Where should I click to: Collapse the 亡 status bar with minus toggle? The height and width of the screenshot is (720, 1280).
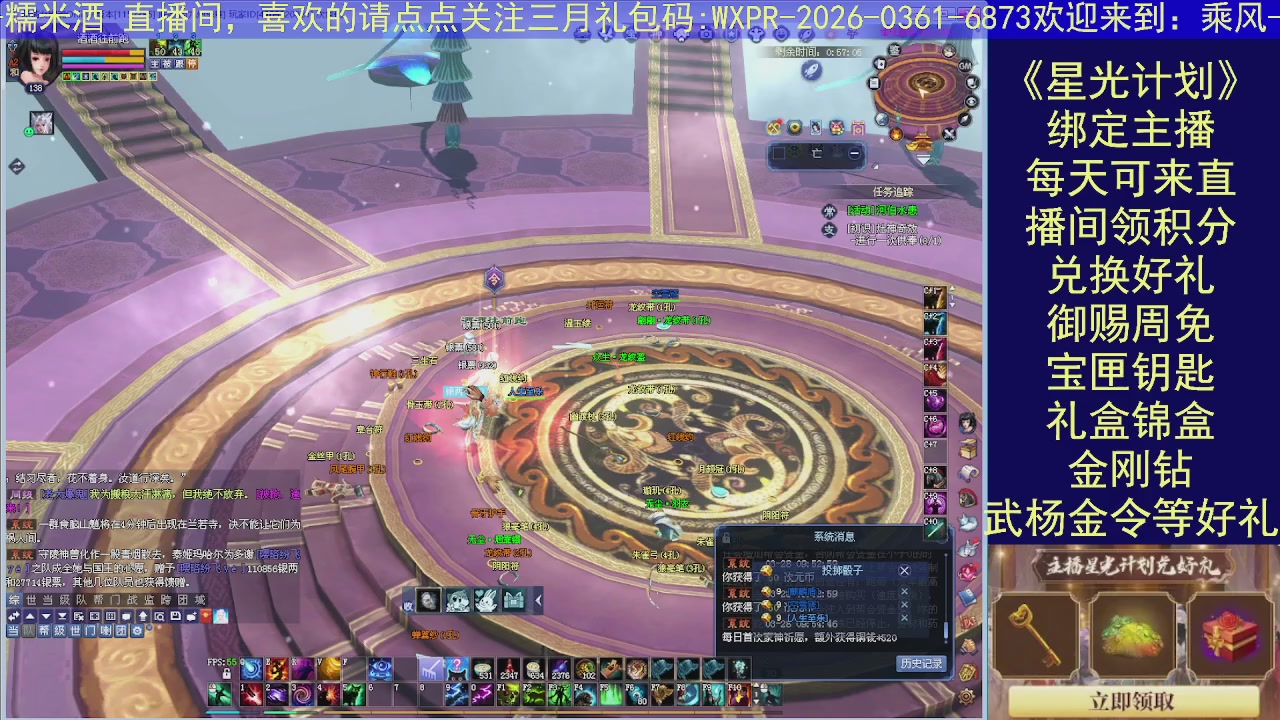coord(854,153)
